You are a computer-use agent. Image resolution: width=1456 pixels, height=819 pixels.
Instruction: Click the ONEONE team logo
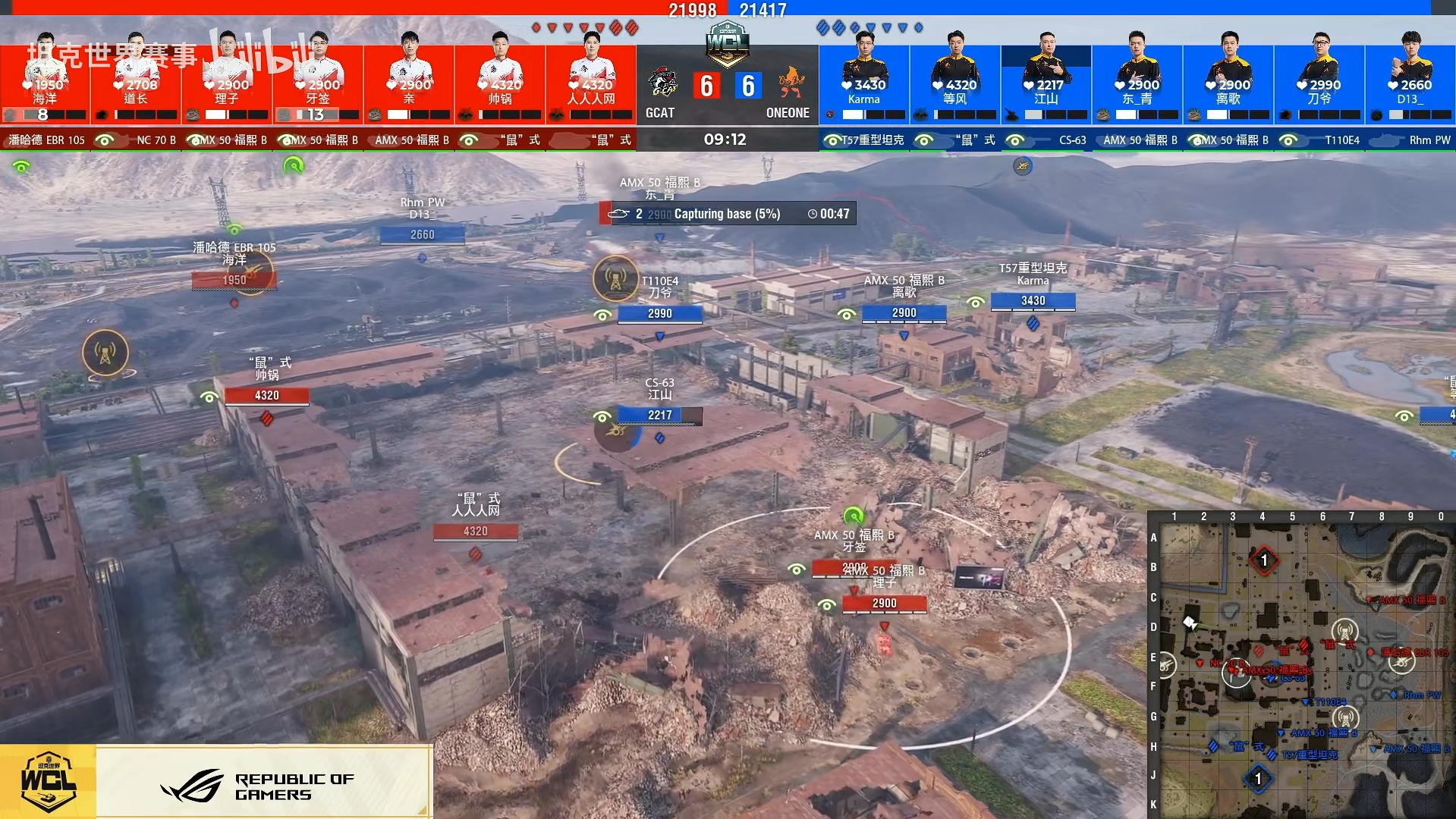[x=791, y=83]
